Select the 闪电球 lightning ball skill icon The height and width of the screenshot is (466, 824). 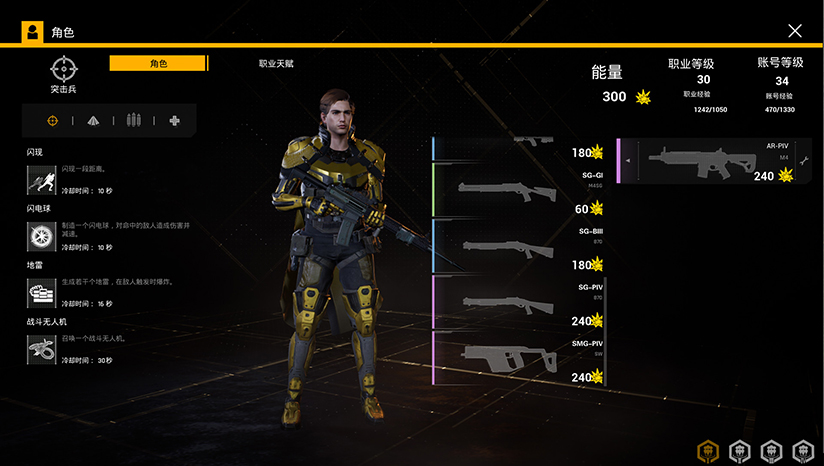click(x=41, y=236)
